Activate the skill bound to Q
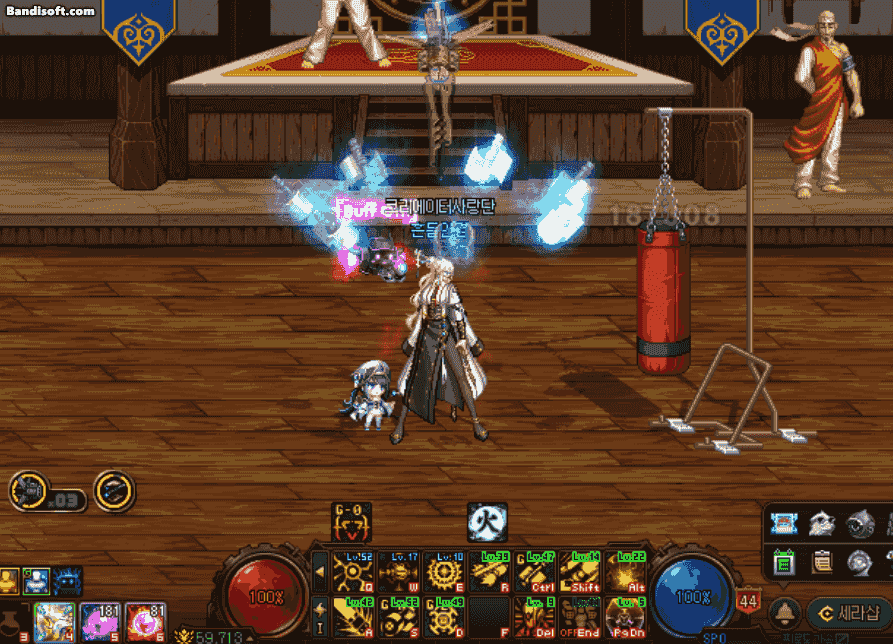The height and width of the screenshot is (644, 893). coord(351,573)
